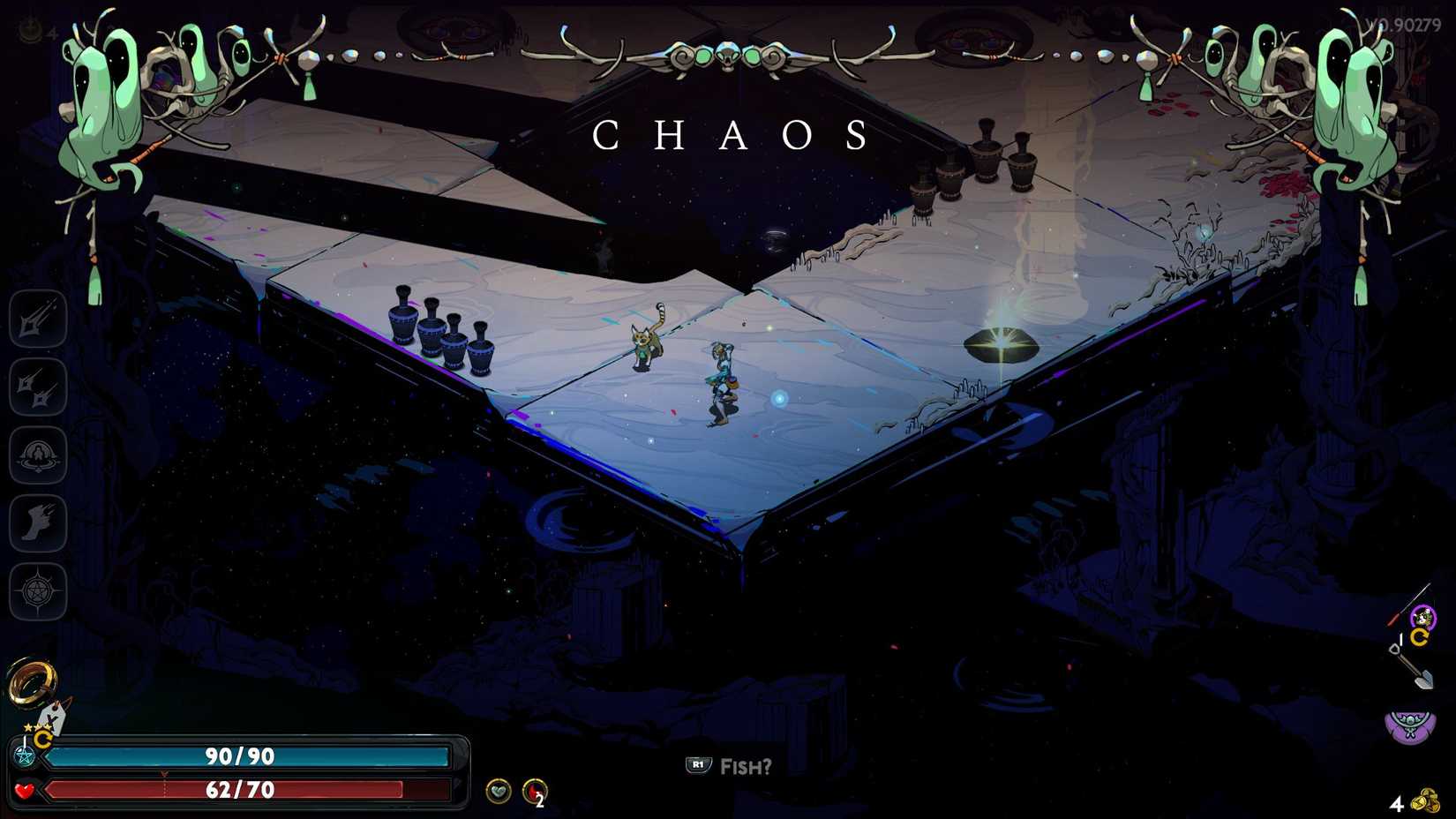Click the red heart icon beside health bar
This screenshot has width=1456, height=819.
(24, 792)
